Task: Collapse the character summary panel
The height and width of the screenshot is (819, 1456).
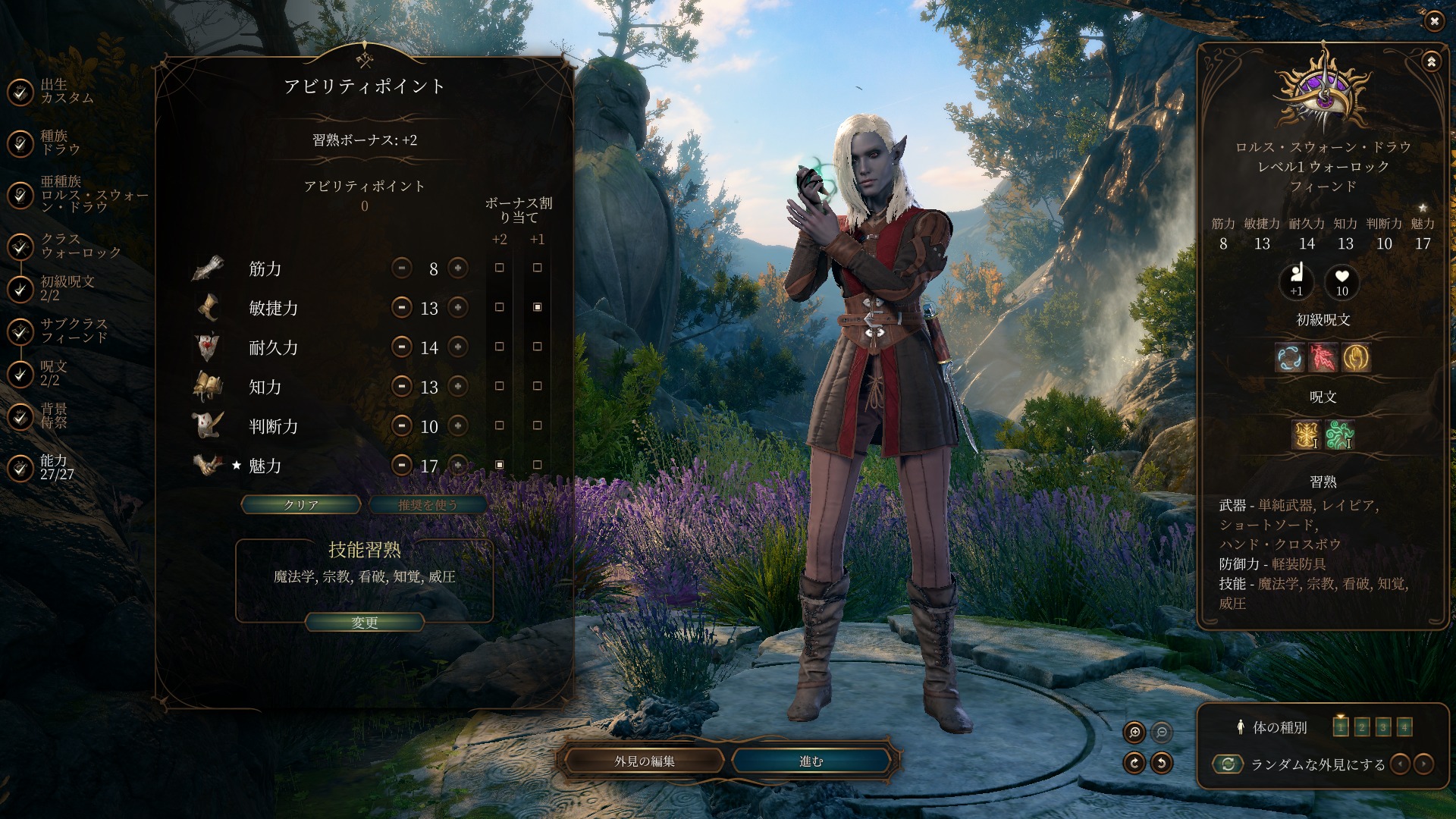Action: [x=1431, y=62]
